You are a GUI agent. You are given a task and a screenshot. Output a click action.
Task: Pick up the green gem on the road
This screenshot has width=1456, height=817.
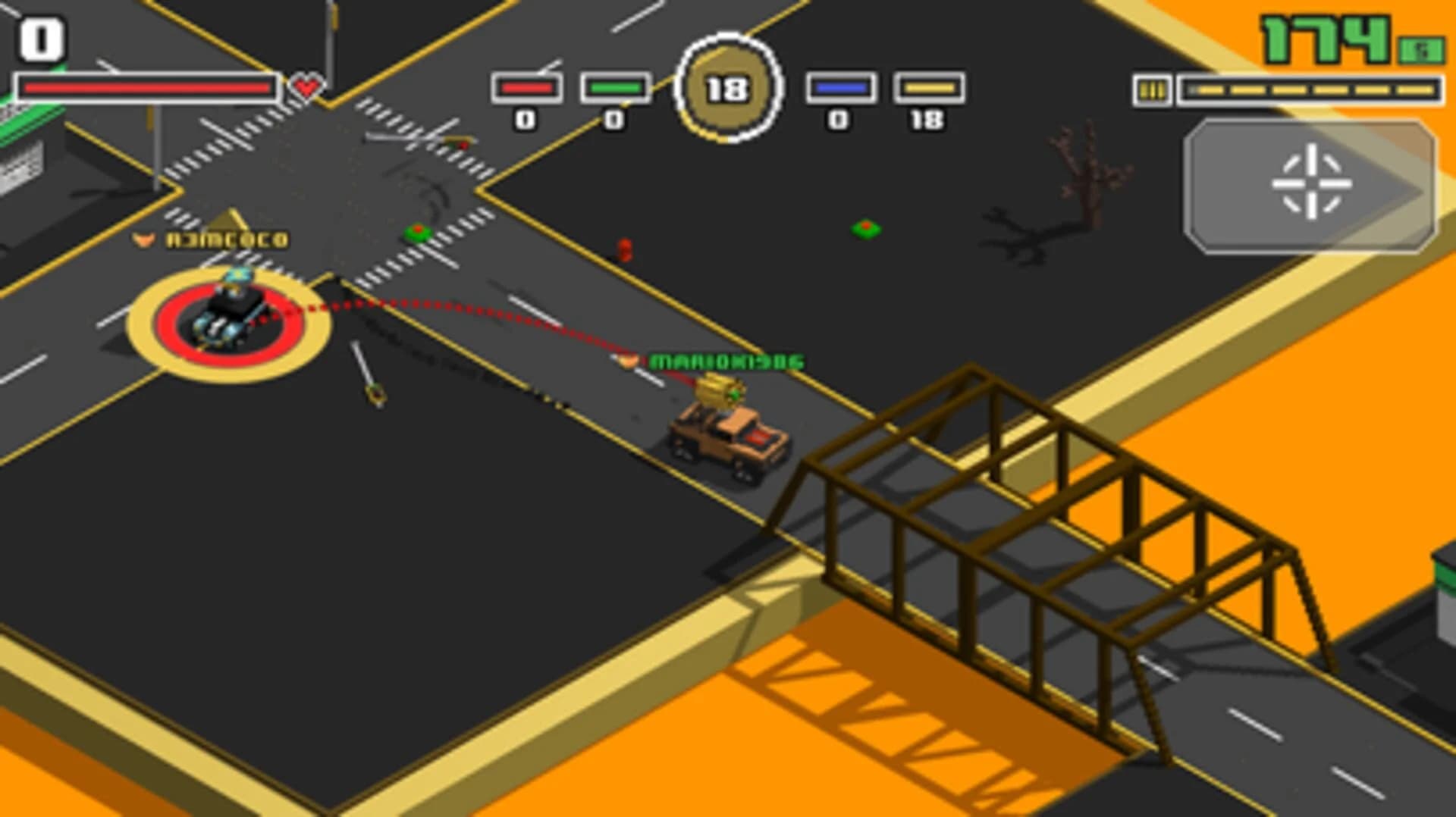418,231
